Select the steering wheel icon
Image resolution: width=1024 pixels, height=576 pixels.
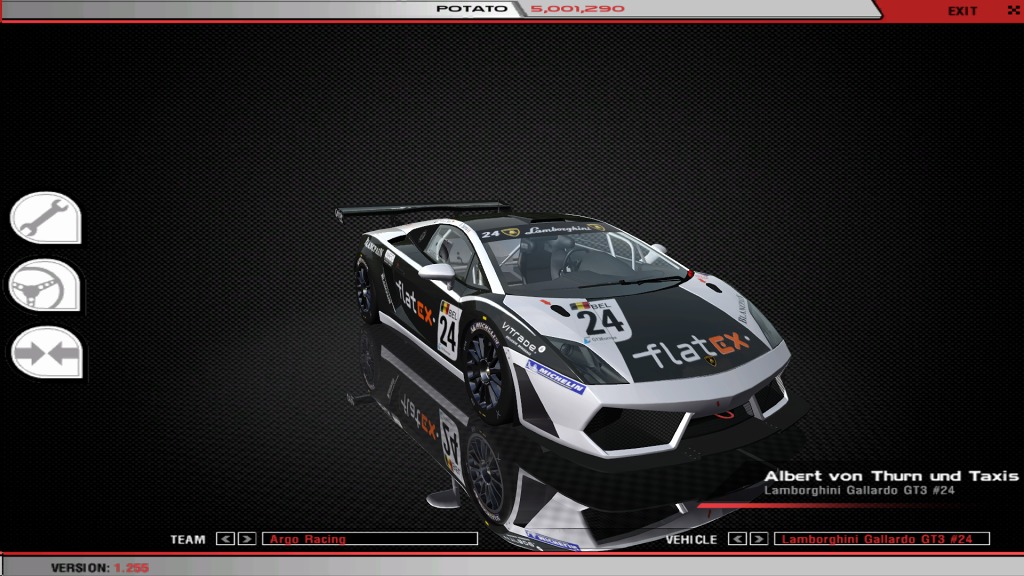pos(45,286)
